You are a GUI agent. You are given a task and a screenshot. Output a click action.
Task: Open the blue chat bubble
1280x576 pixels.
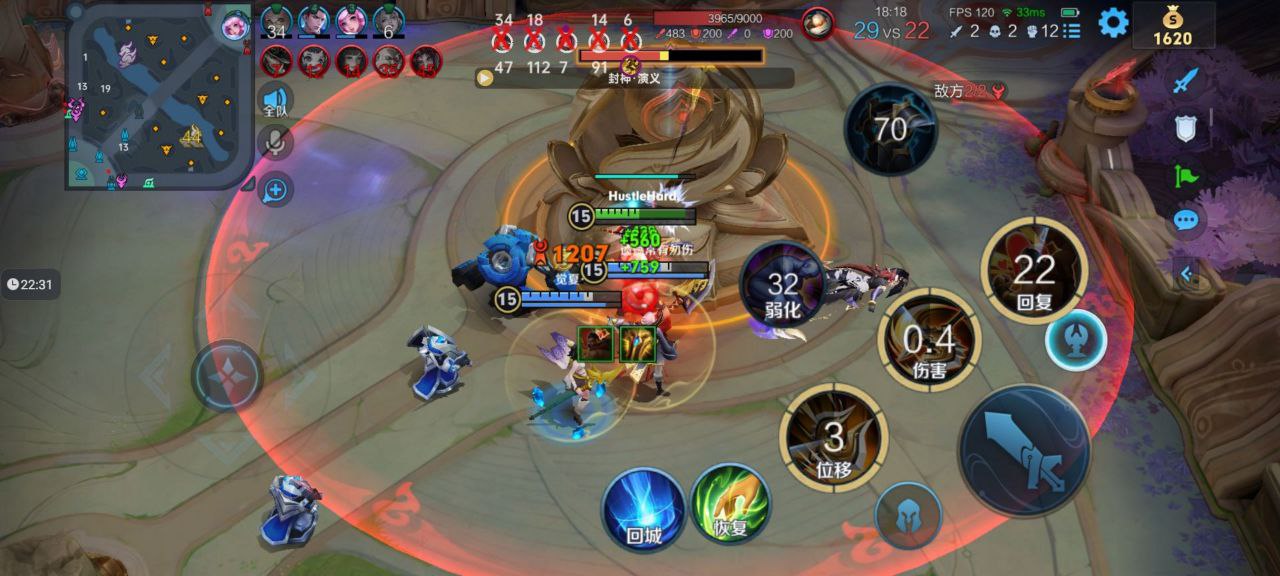(x=1185, y=220)
